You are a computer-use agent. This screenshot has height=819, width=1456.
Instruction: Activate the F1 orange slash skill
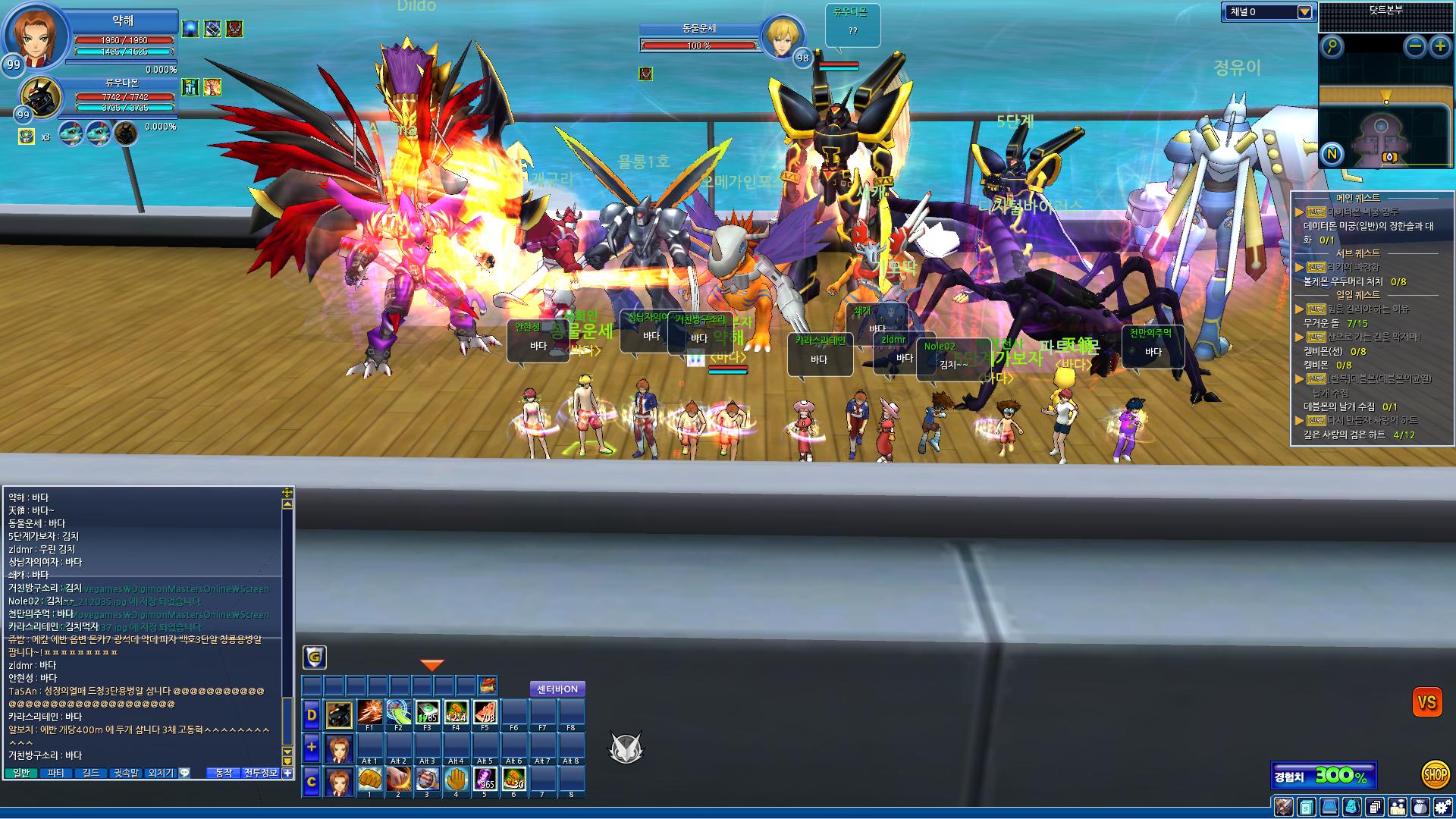coord(369,713)
